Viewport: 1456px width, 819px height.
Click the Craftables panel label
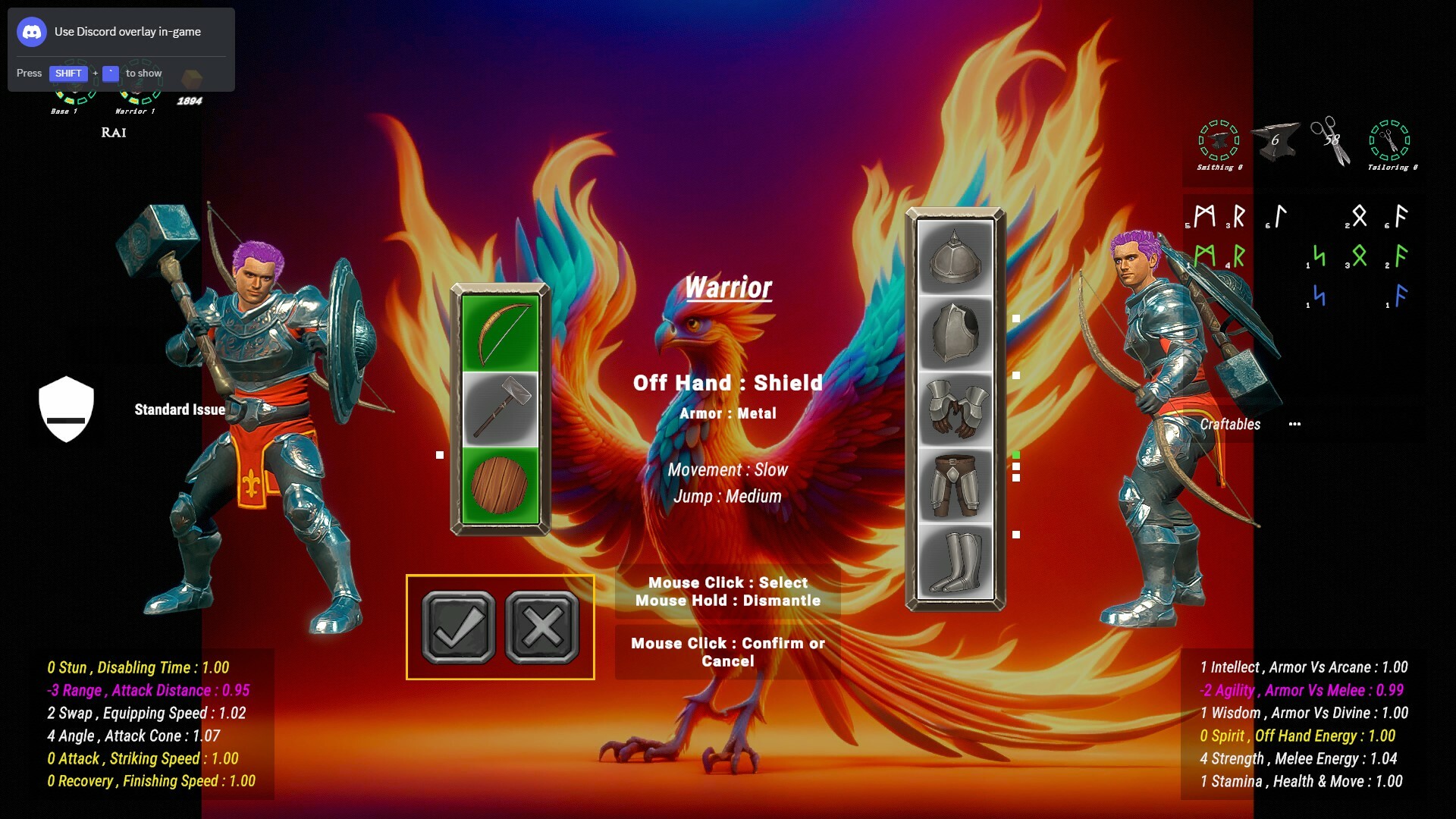pos(1232,425)
